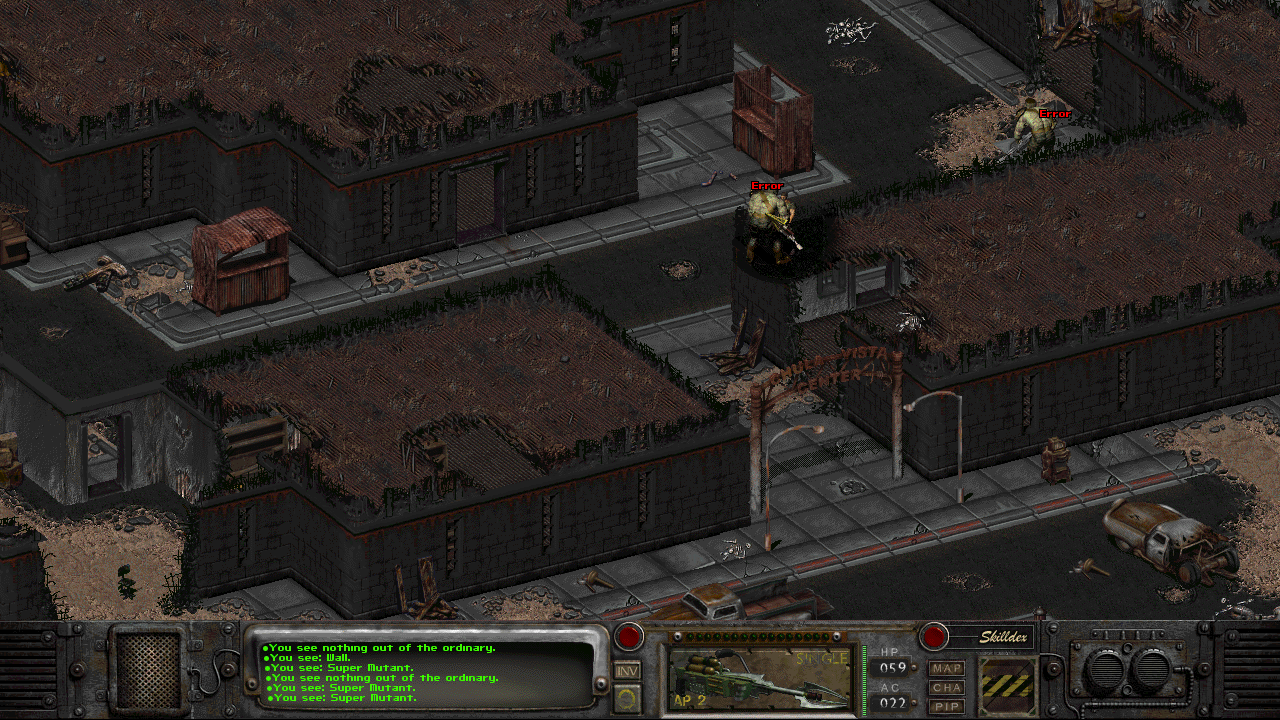Image resolution: width=1280 pixels, height=720 pixels.
Task: Open the inventory with the INV button
Action: pyautogui.click(x=627, y=672)
